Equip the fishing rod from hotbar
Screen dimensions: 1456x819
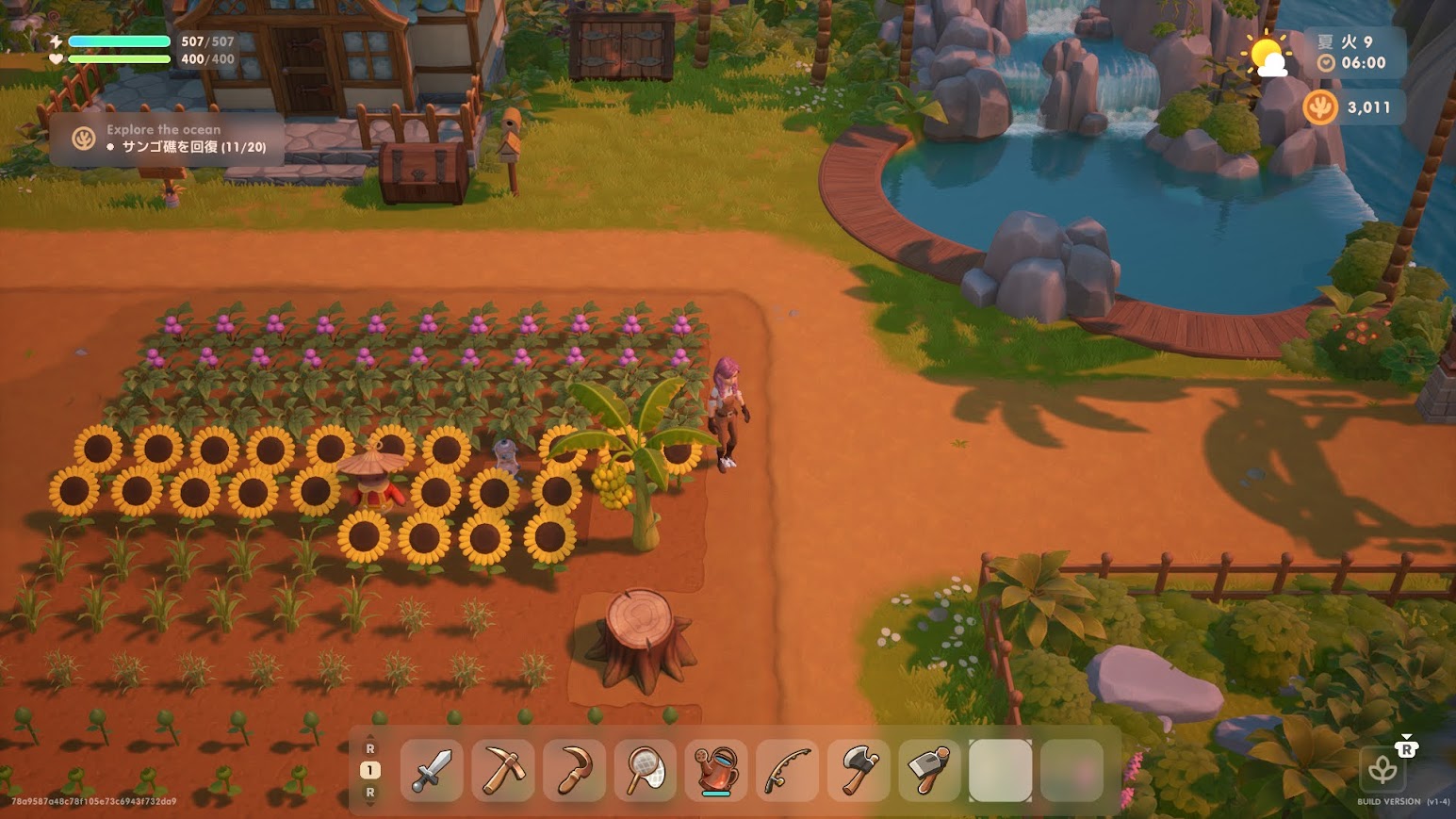point(788,770)
